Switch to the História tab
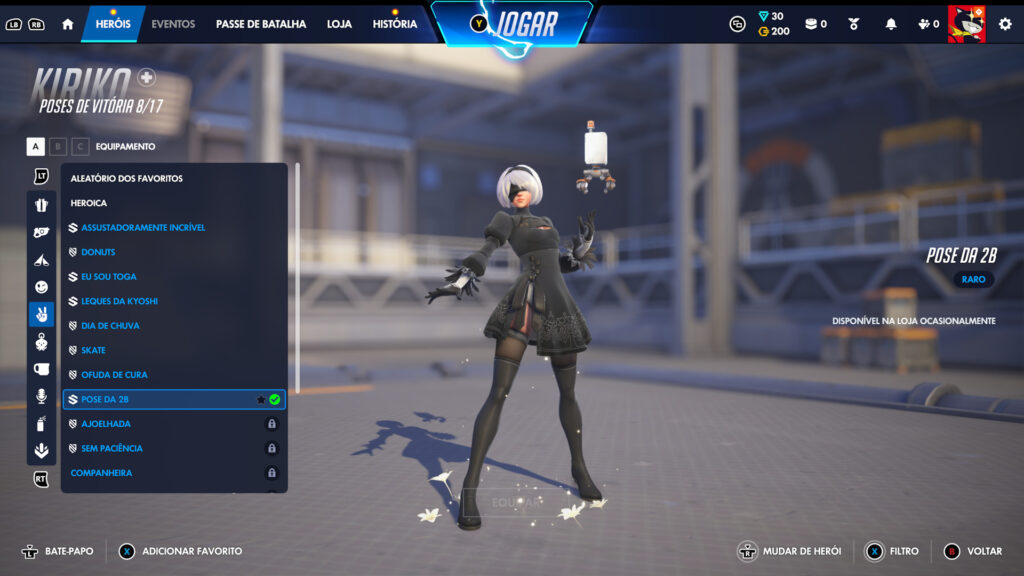 (395, 24)
